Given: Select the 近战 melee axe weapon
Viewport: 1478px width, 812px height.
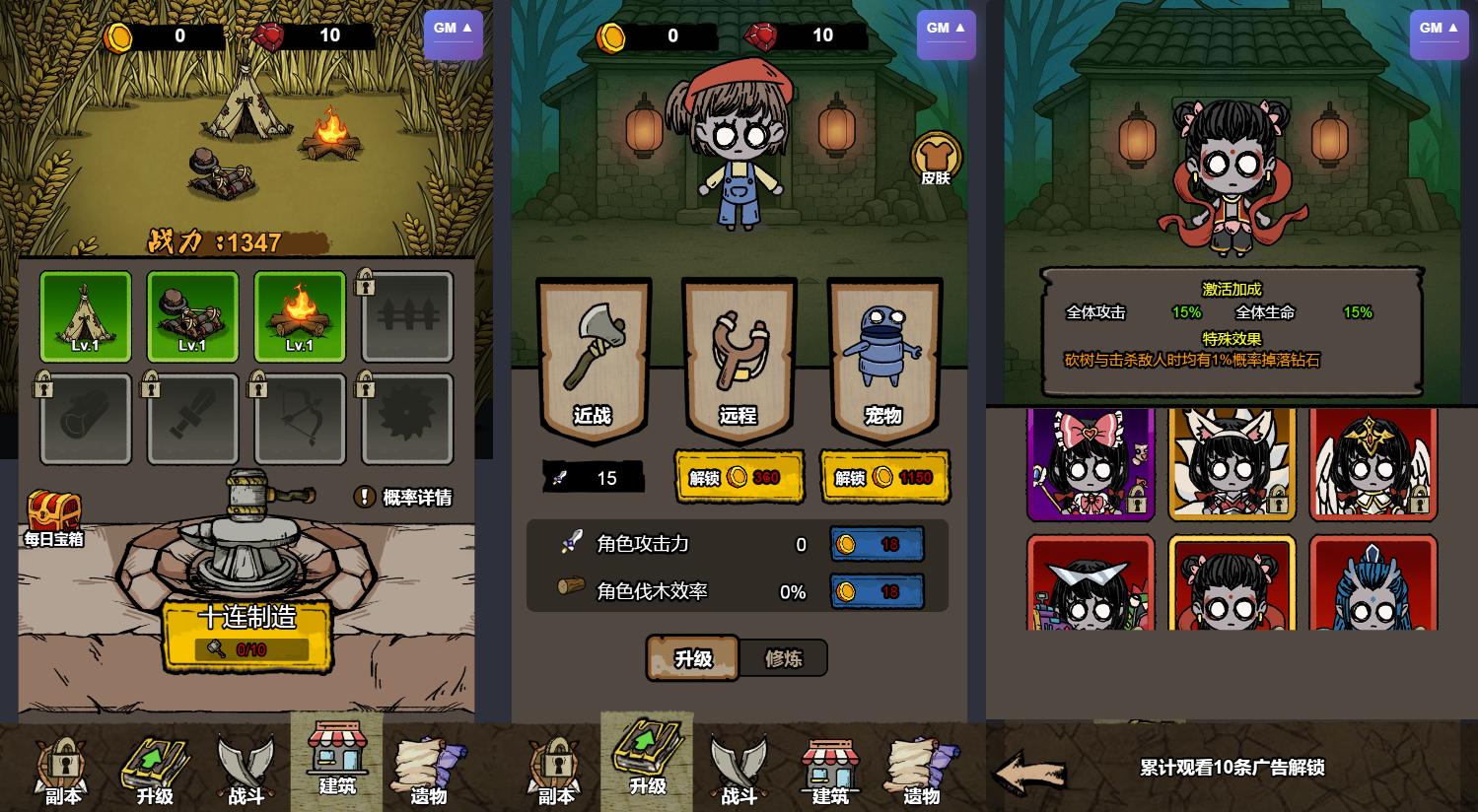Looking at the screenshot, I should click(x=593, y=360).
